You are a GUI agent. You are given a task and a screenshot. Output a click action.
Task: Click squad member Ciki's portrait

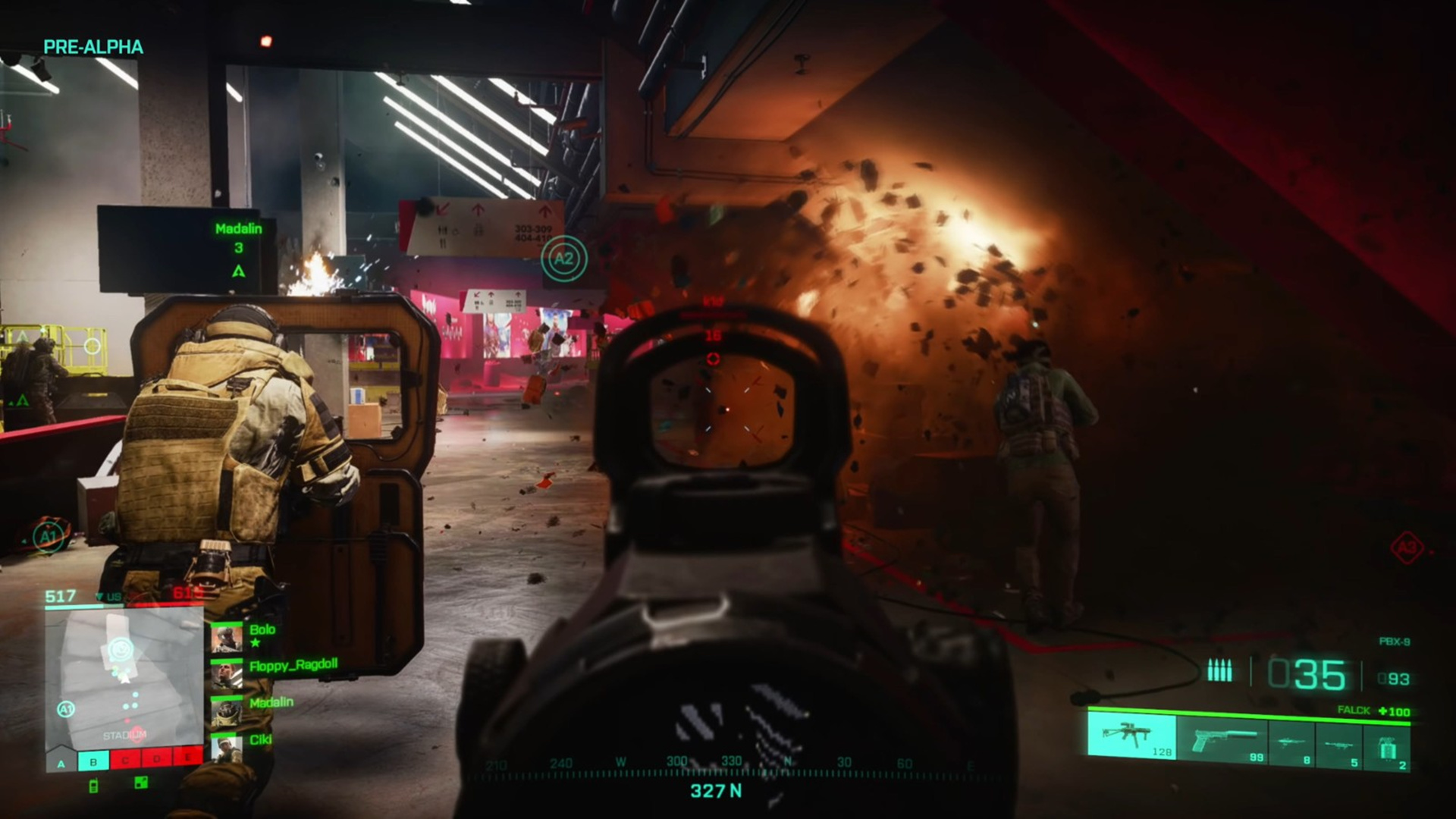226,748
